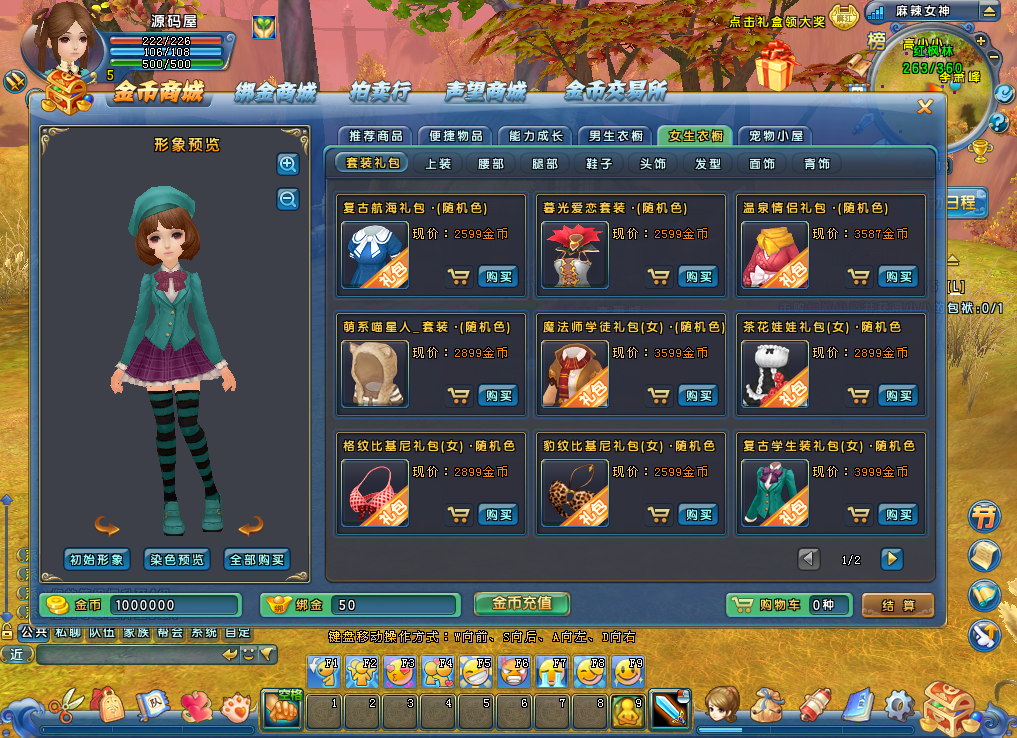Open the 购物车 shopping cart
Screen dimensions: 1017x738
pyautogui.click(x=788, y=605)
